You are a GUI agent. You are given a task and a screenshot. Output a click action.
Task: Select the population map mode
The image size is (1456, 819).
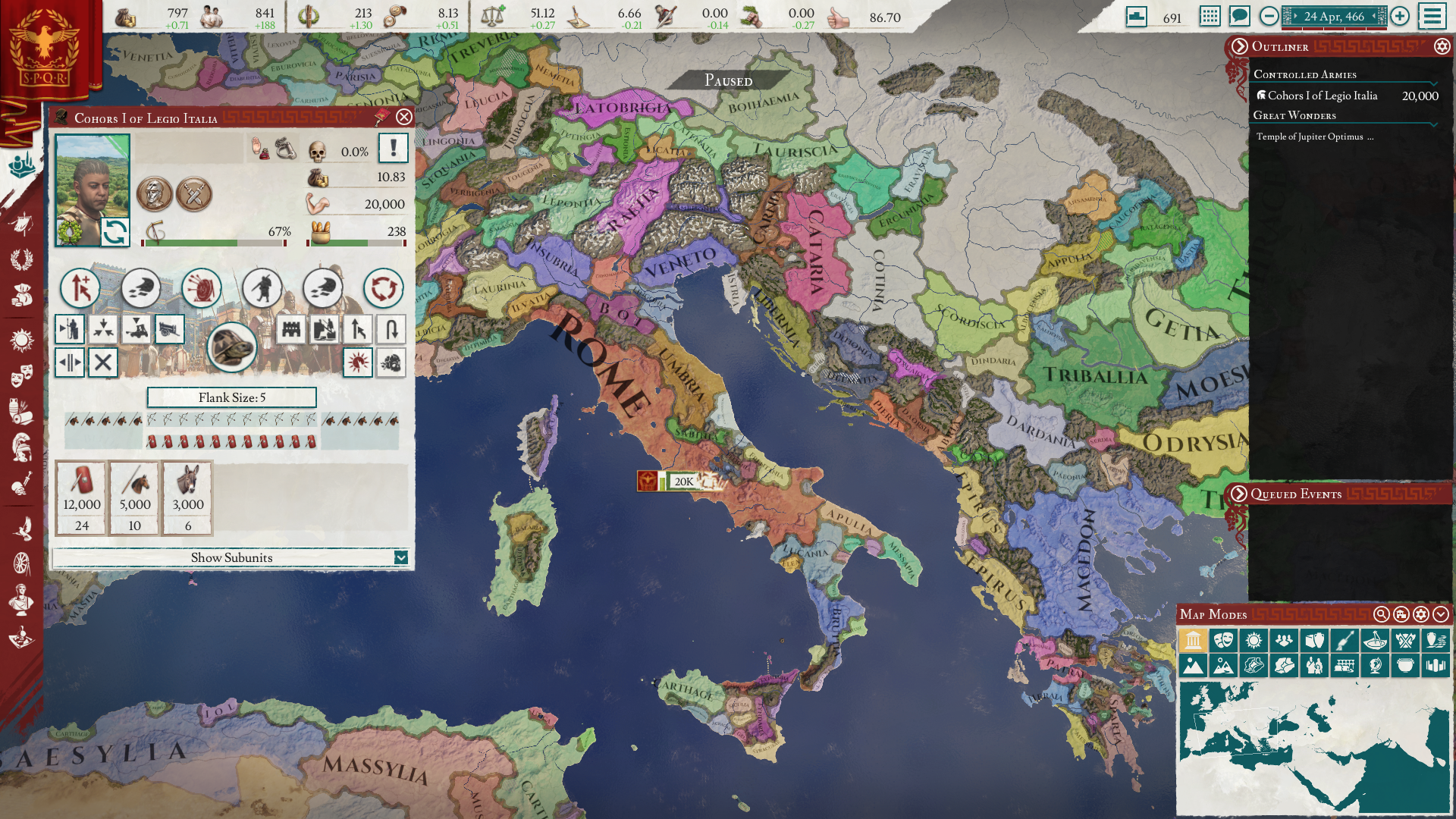[x=1285, y=640]
